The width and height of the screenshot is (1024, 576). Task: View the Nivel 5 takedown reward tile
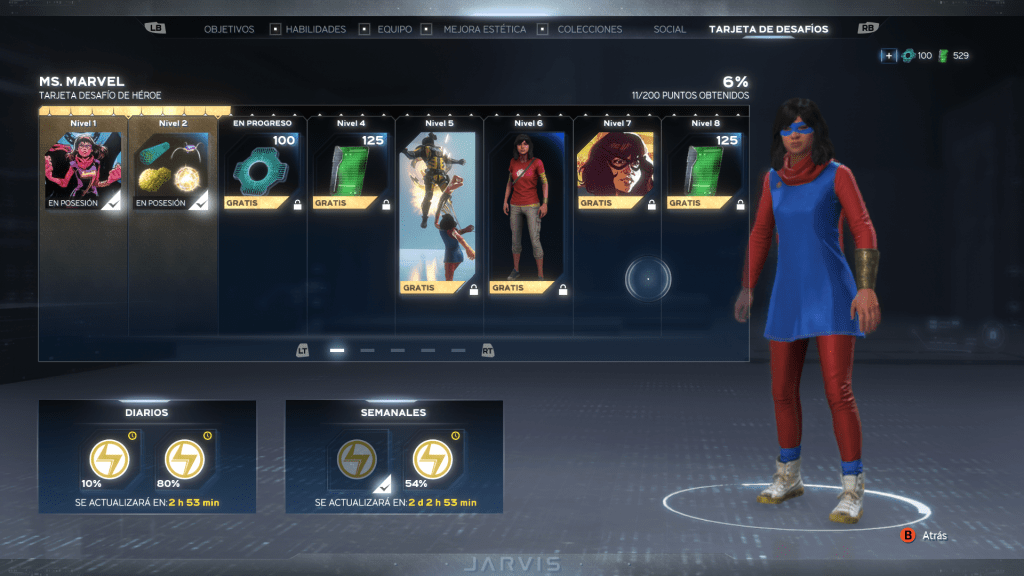click(x=439, y=212)
